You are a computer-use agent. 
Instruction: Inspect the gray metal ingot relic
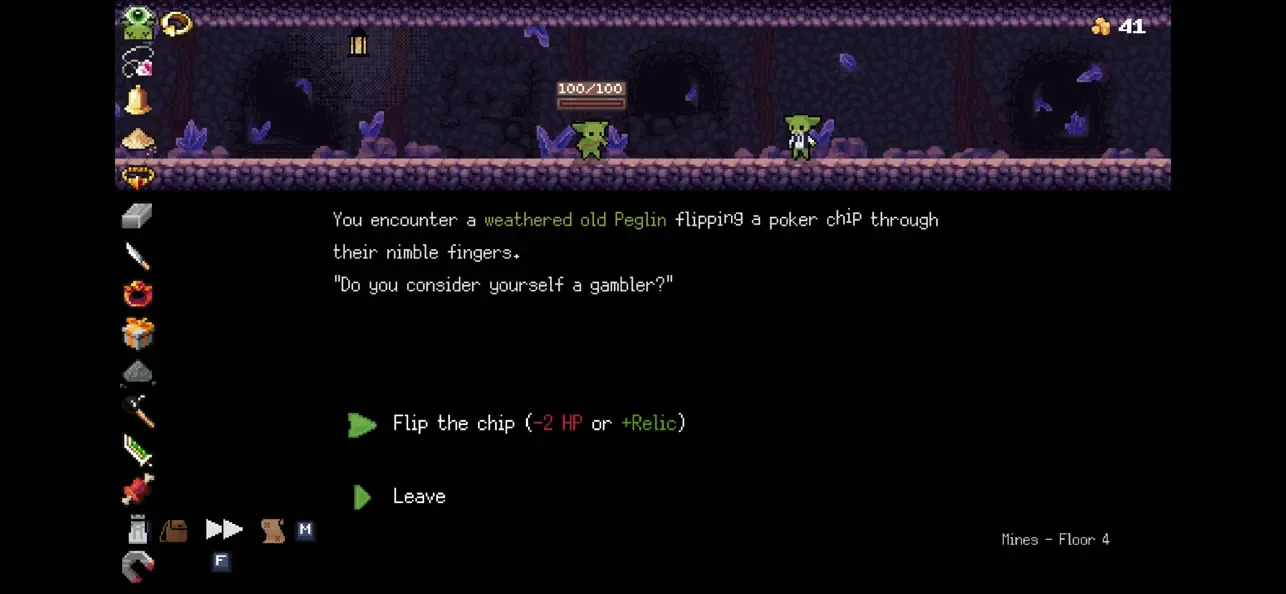(x=138, y=216)
